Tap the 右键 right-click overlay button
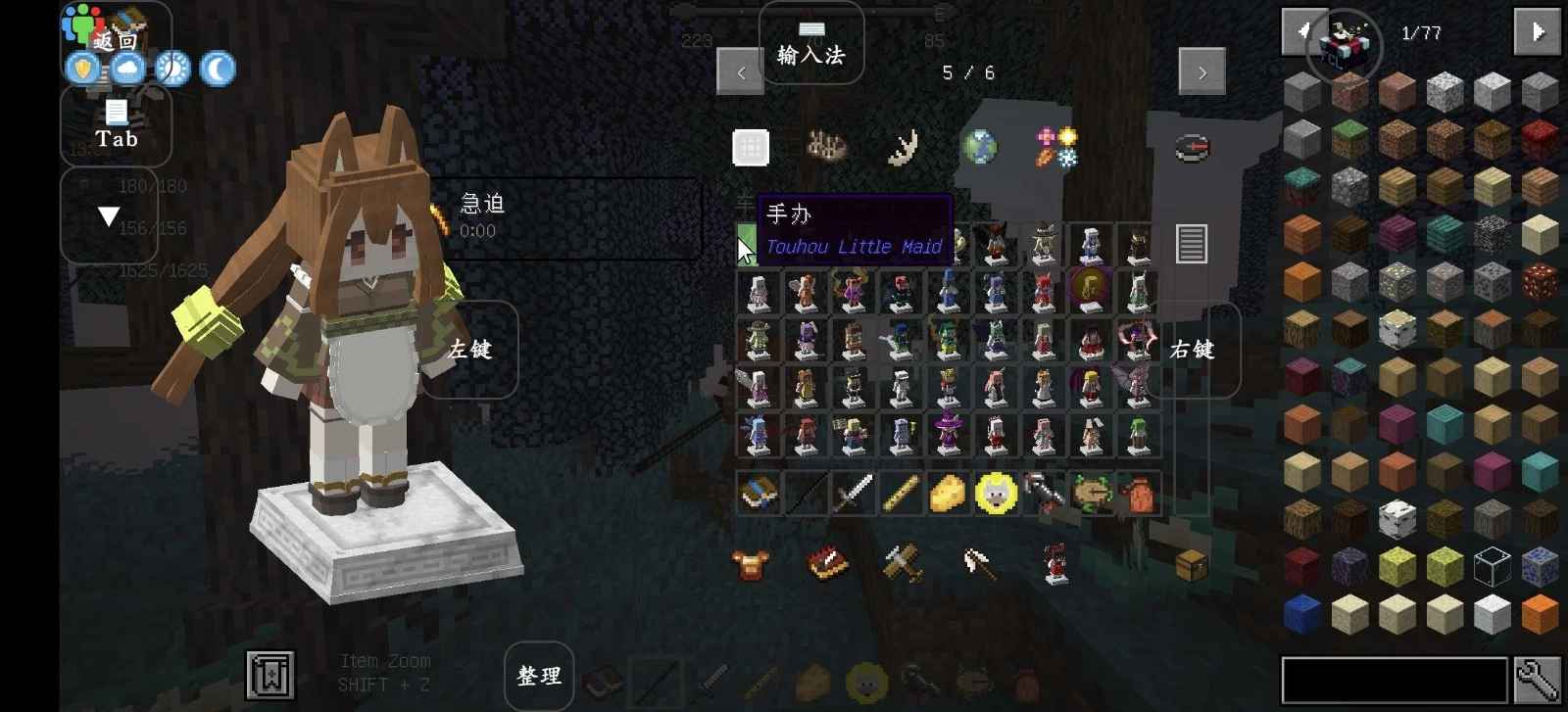Viewport: 1568px width, 712px height. [1192, 350]
